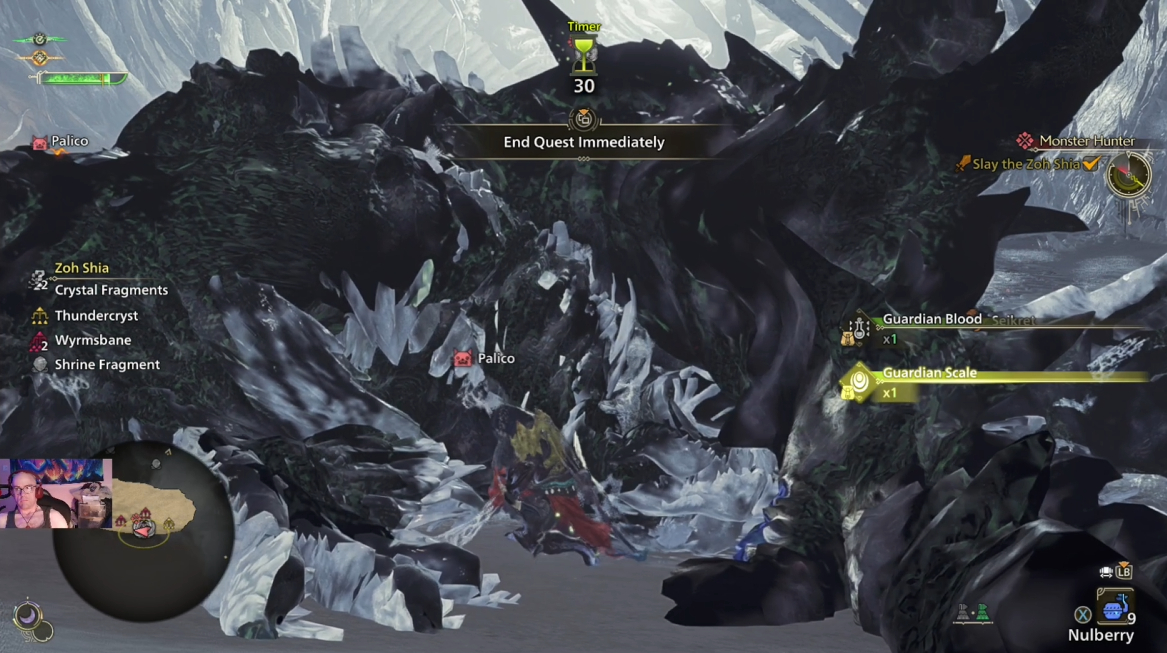Select Wyrmsbane in the materials list
Screen dimensions: 1167x653
click(x=92, y=341)
